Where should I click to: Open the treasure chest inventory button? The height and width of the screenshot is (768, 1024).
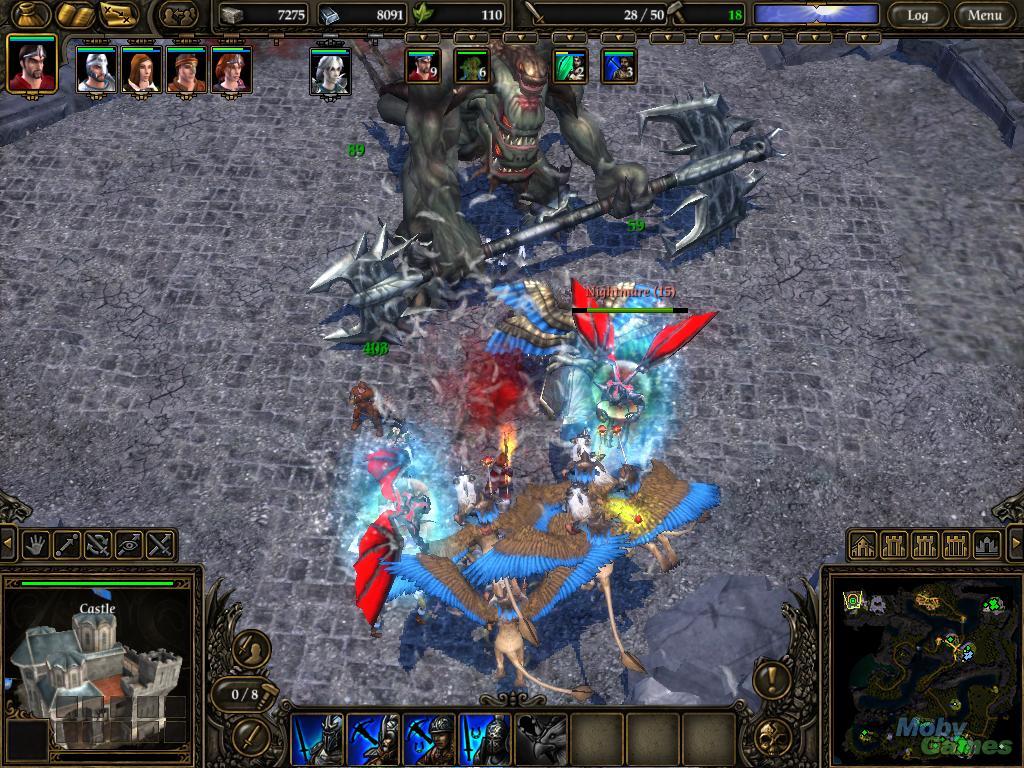pos(30,15)
